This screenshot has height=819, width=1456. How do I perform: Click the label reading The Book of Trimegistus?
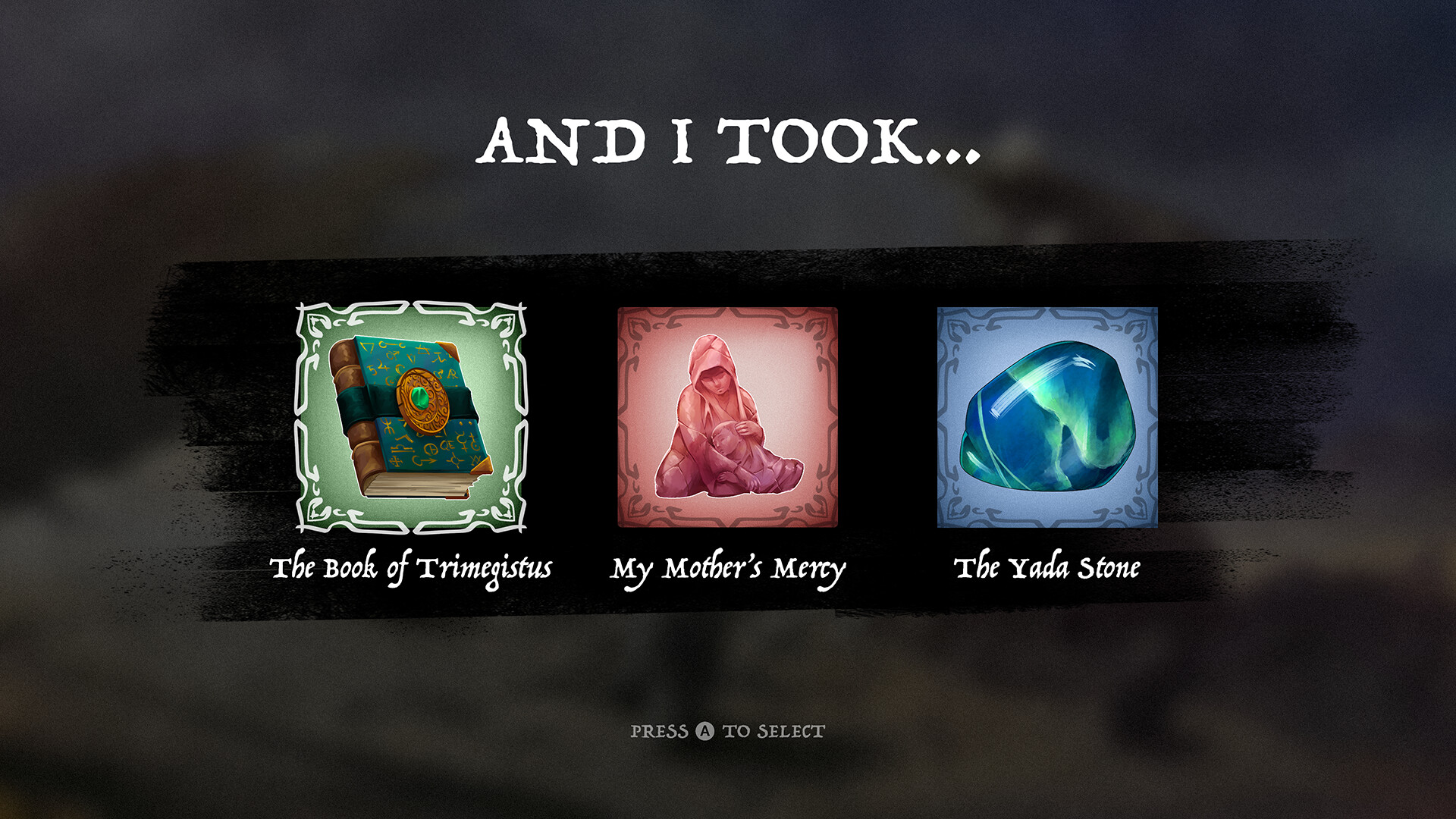point(413,566)
